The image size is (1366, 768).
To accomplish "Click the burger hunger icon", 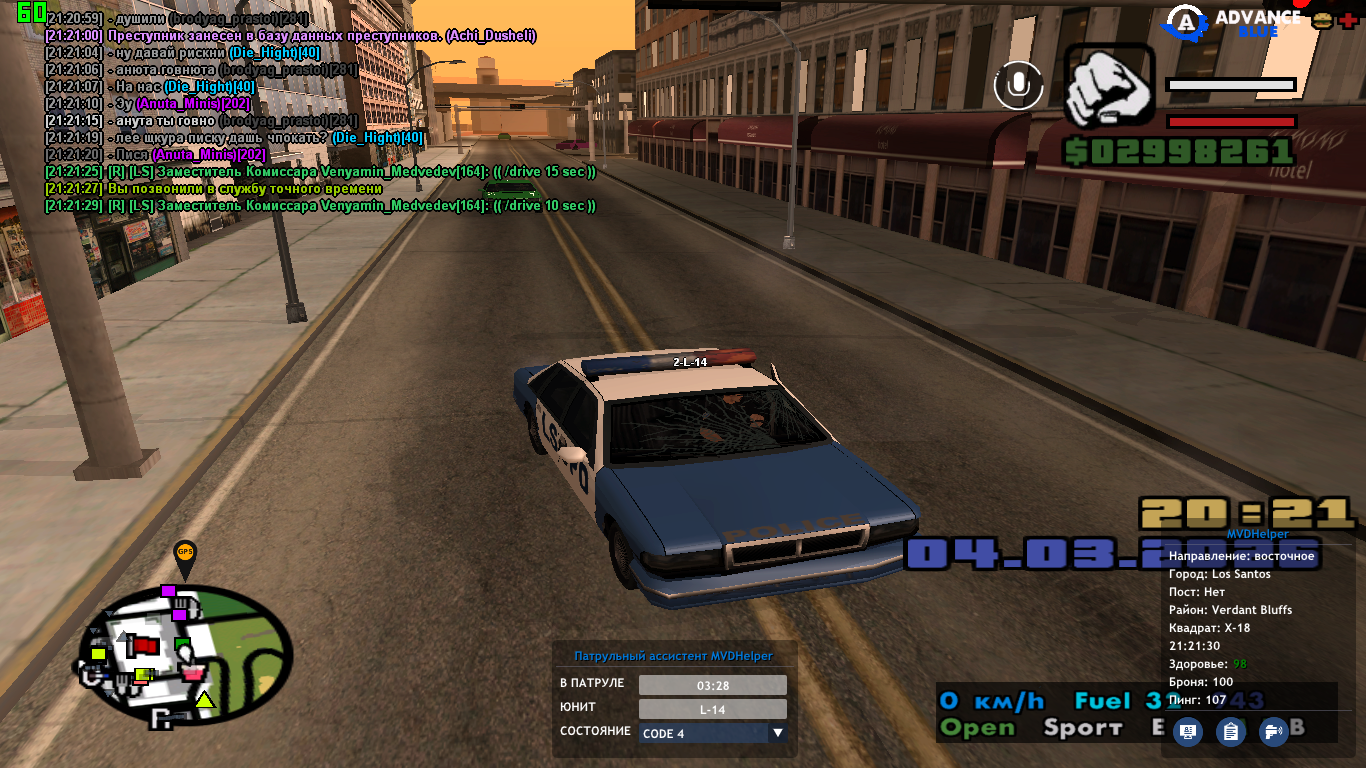I will [1322, 19].
